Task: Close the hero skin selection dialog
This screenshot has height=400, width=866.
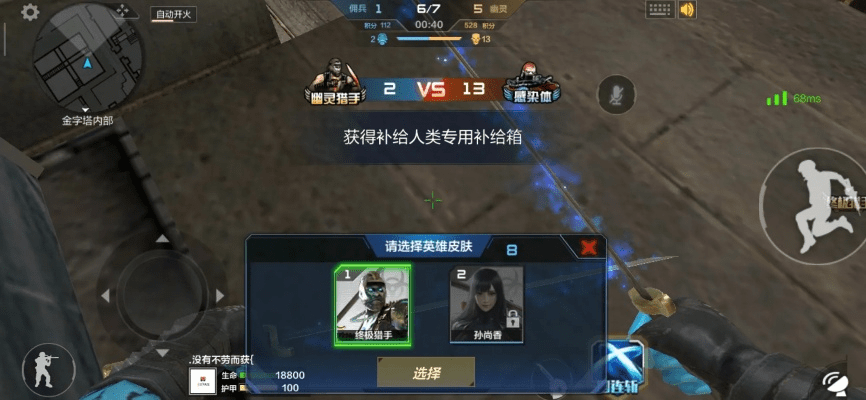Action: pyautogui.click(x=590, y=246)
